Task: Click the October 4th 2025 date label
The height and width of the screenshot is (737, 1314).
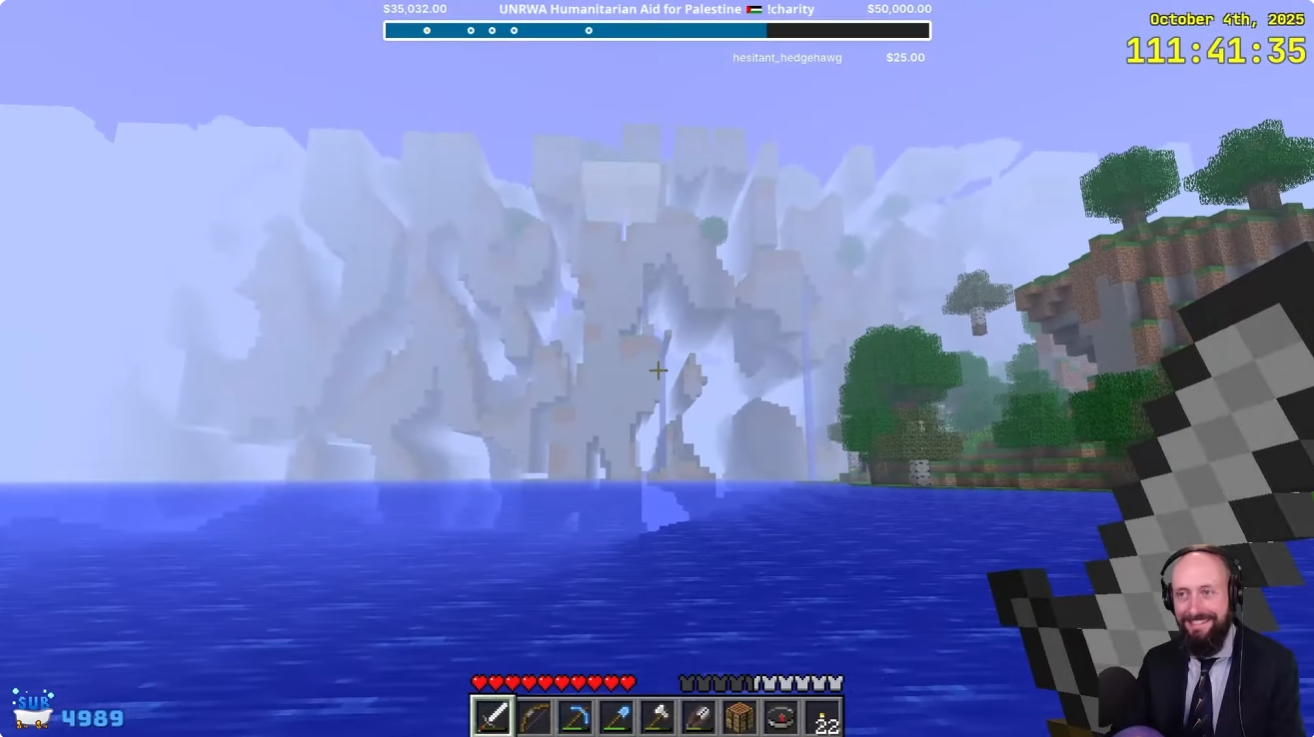Action: (x=1228, y=18)
